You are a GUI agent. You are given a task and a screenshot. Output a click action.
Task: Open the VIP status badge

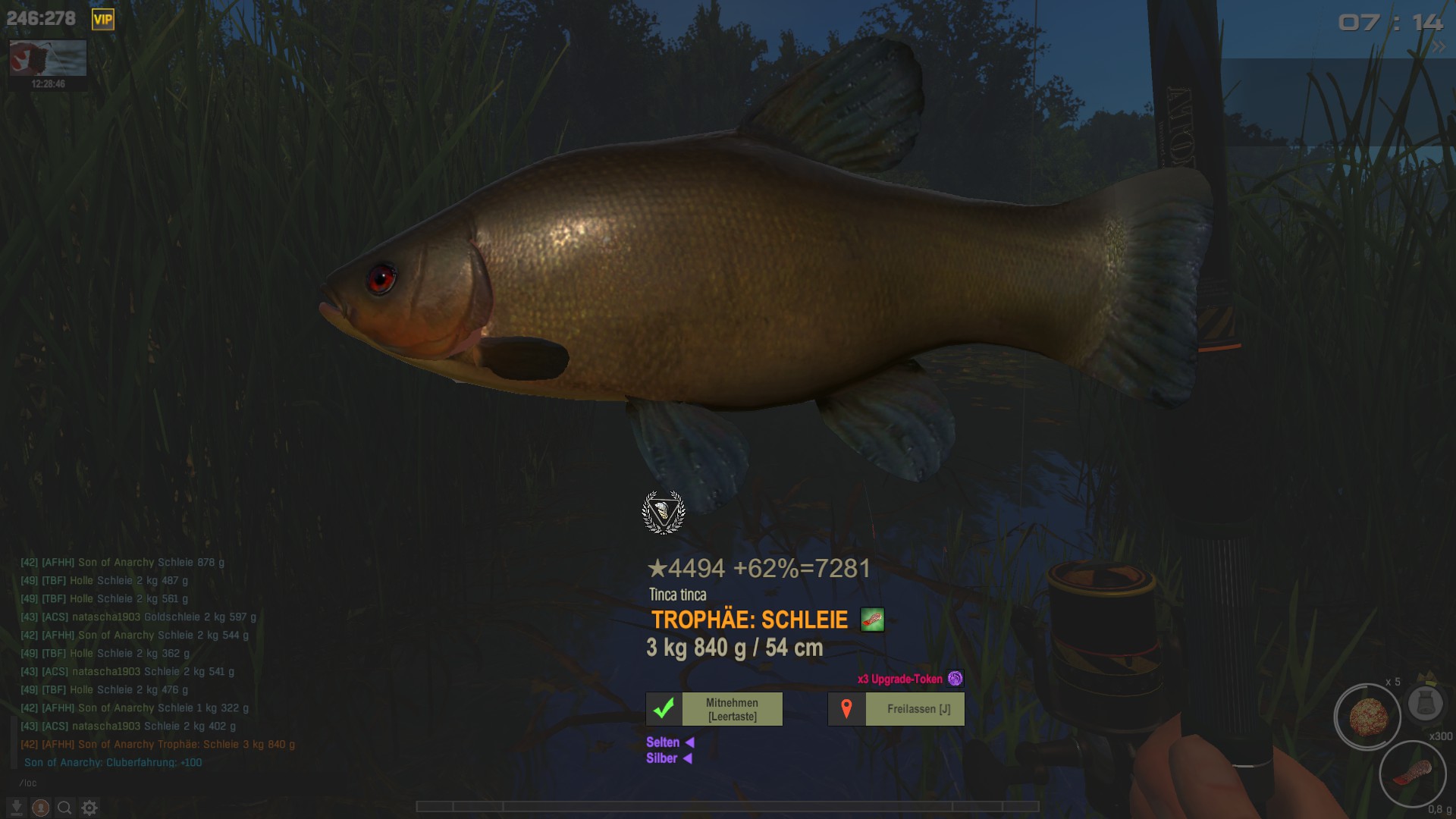[102, 20]
